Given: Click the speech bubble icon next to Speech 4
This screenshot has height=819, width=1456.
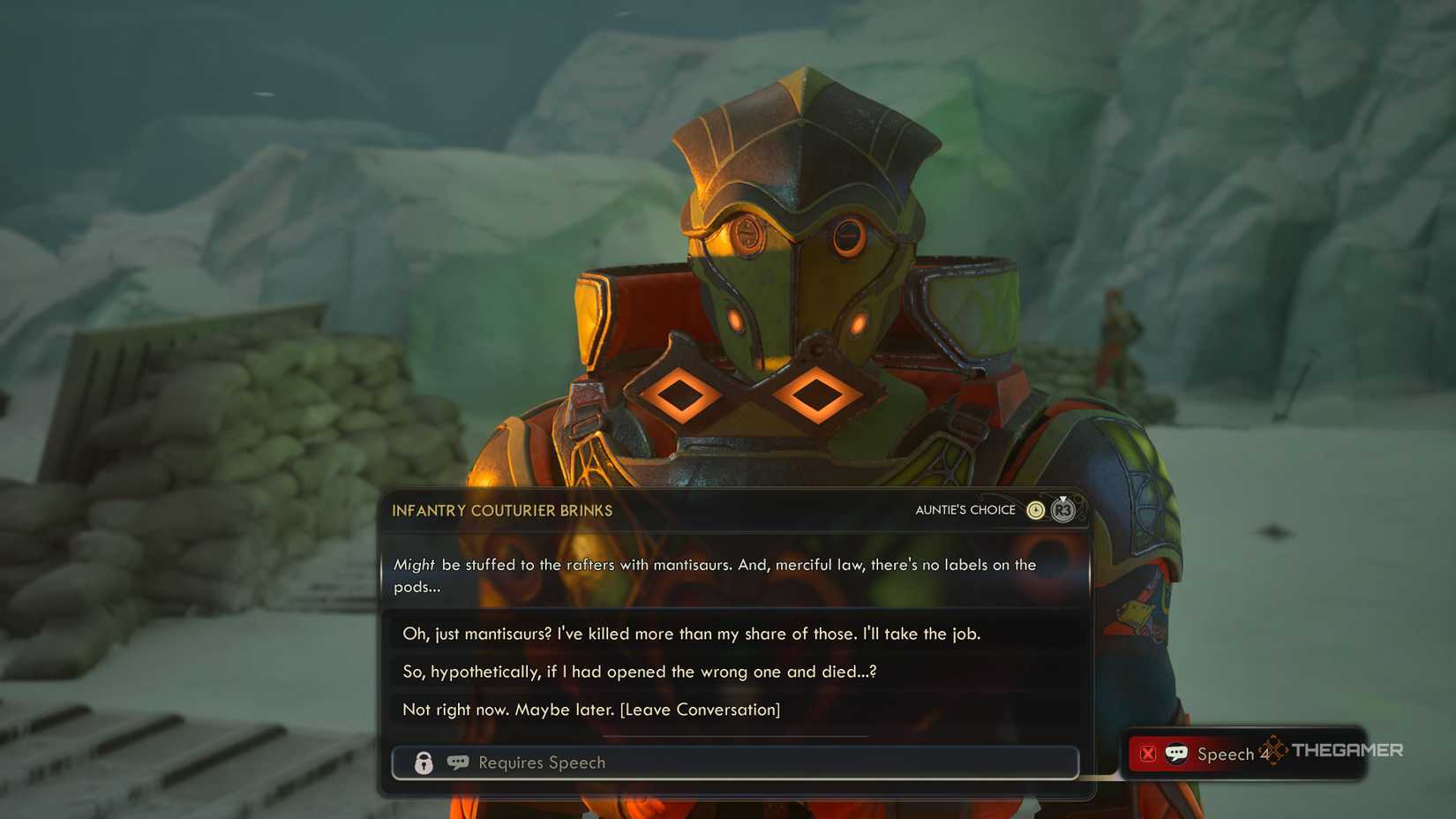Looking at the screenshot, I should (x=1176, y=753).
